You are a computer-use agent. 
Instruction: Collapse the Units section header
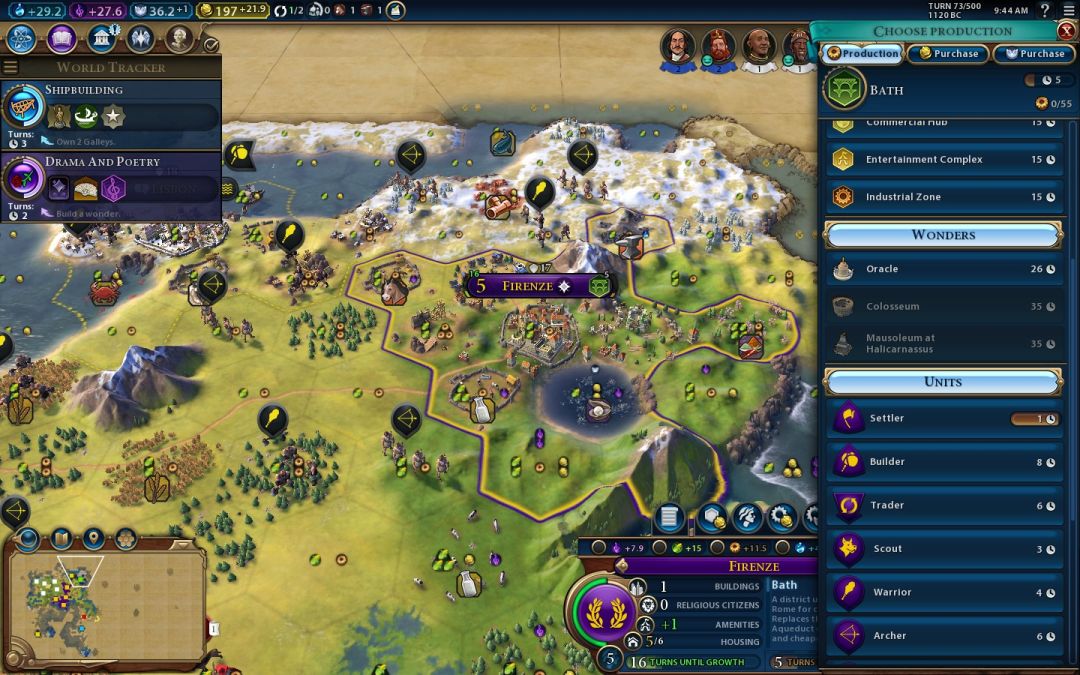pos(943,382)
